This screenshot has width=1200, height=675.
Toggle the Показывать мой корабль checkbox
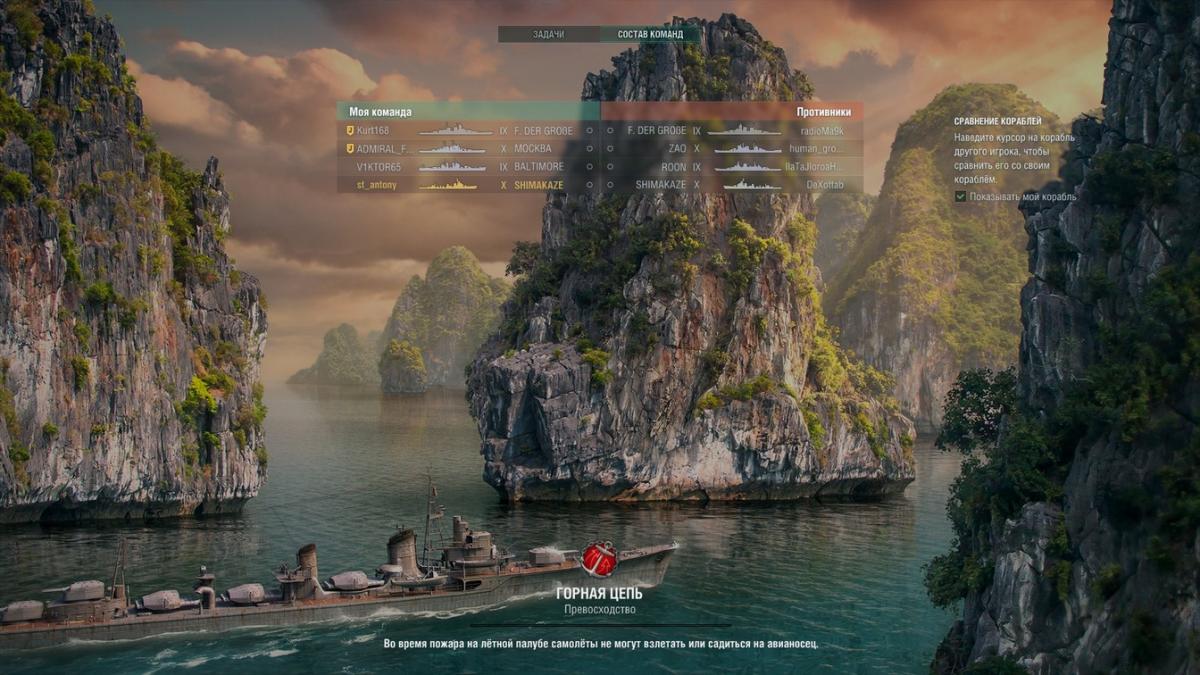pyautogui.click(x=961, y=197)
